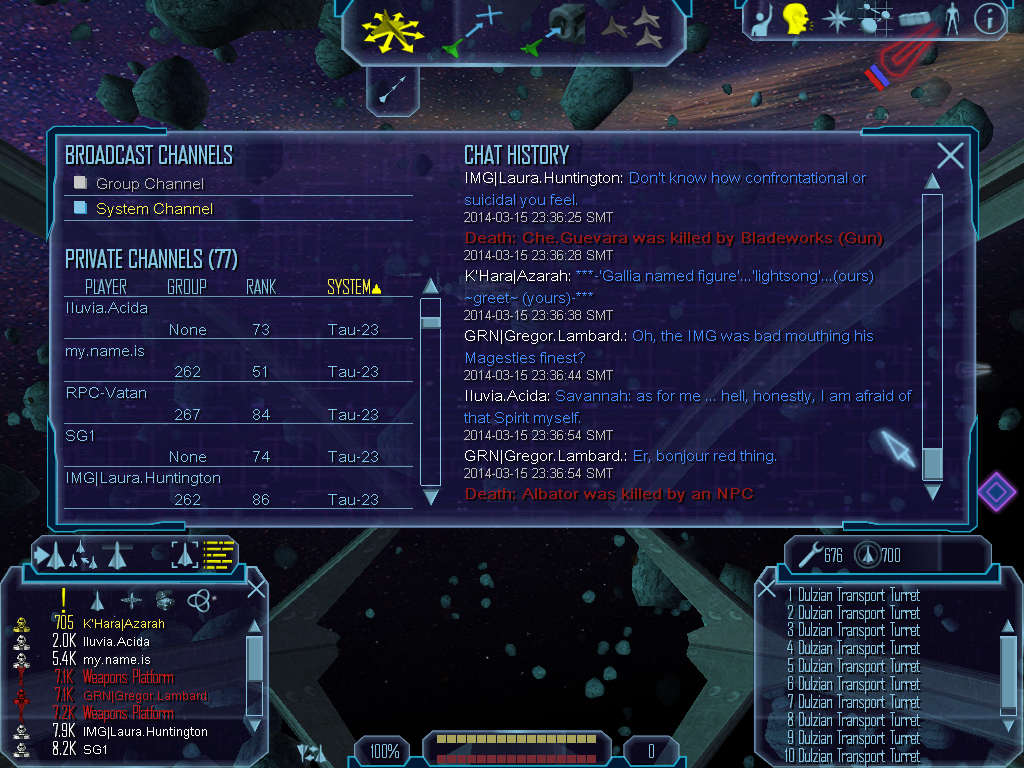Open the info button in the top-right bar

click(x=988, y=17)
